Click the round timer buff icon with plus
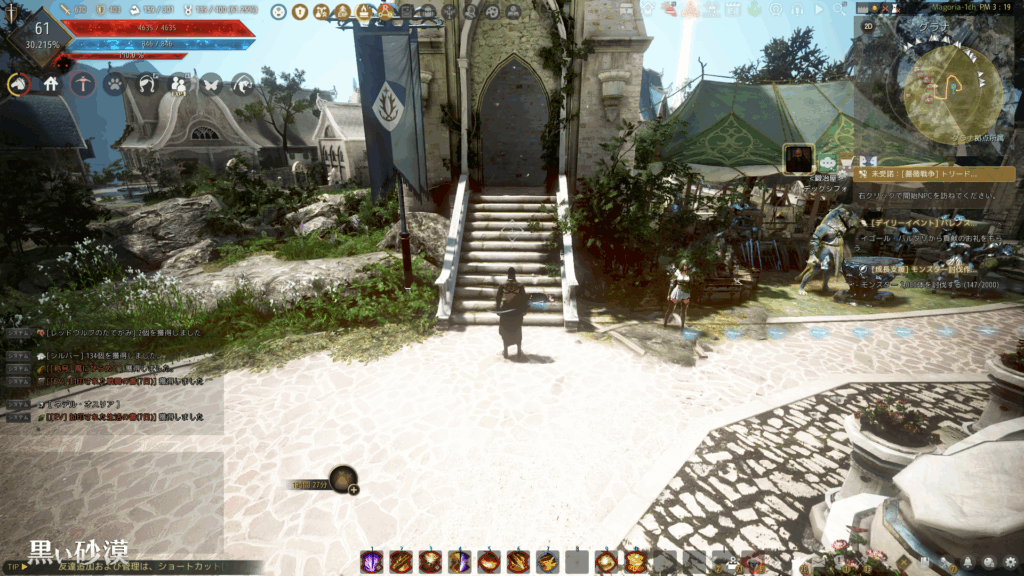The height and width of the screenshot is (576, 1024). pos(345,480)
